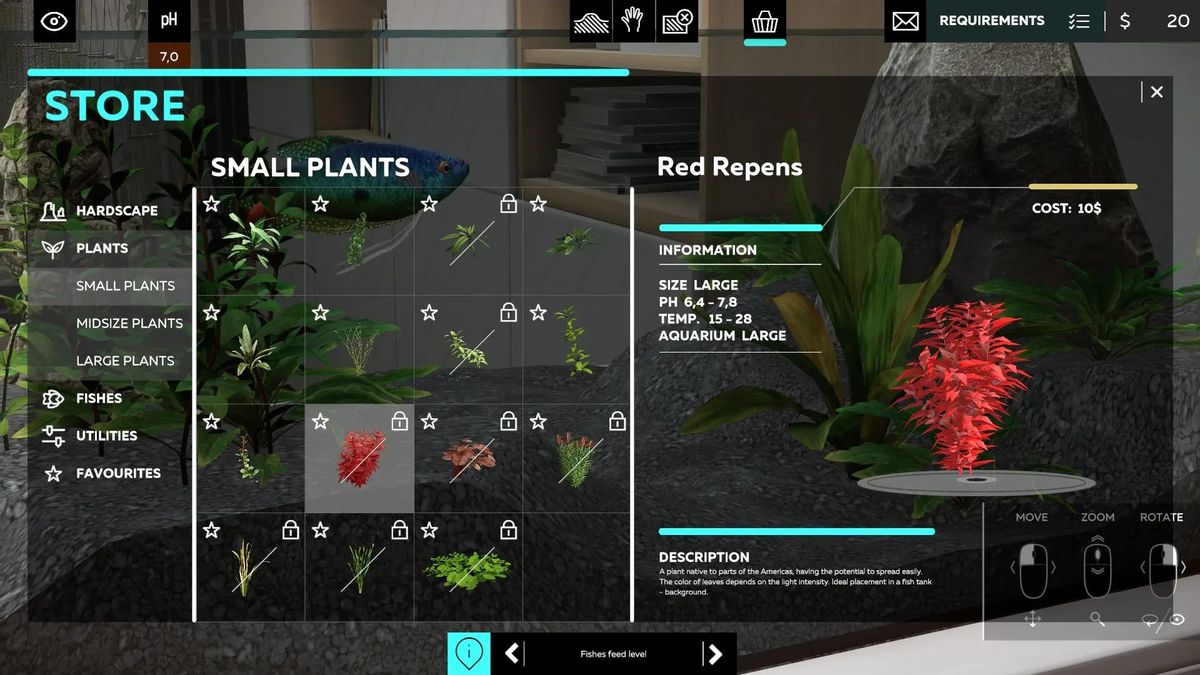Click the shopping basket icon
This screenshot has width=1200, height=675.
(x=765, y=21)
